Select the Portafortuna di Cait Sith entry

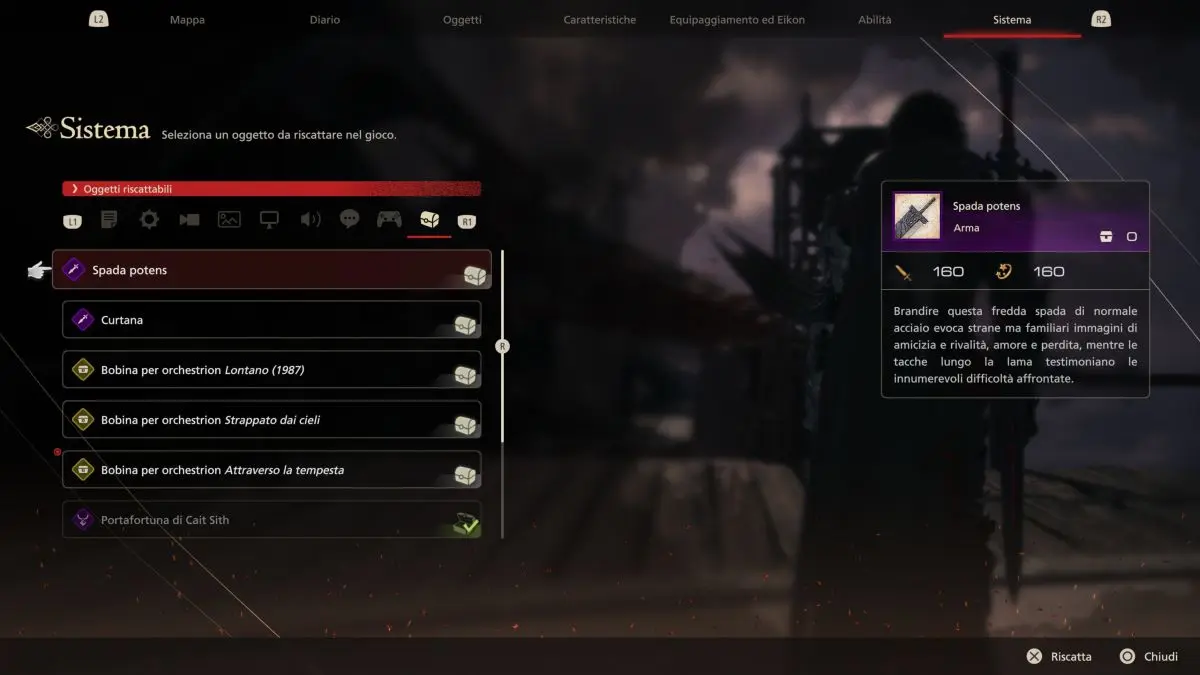coord(271,520)
